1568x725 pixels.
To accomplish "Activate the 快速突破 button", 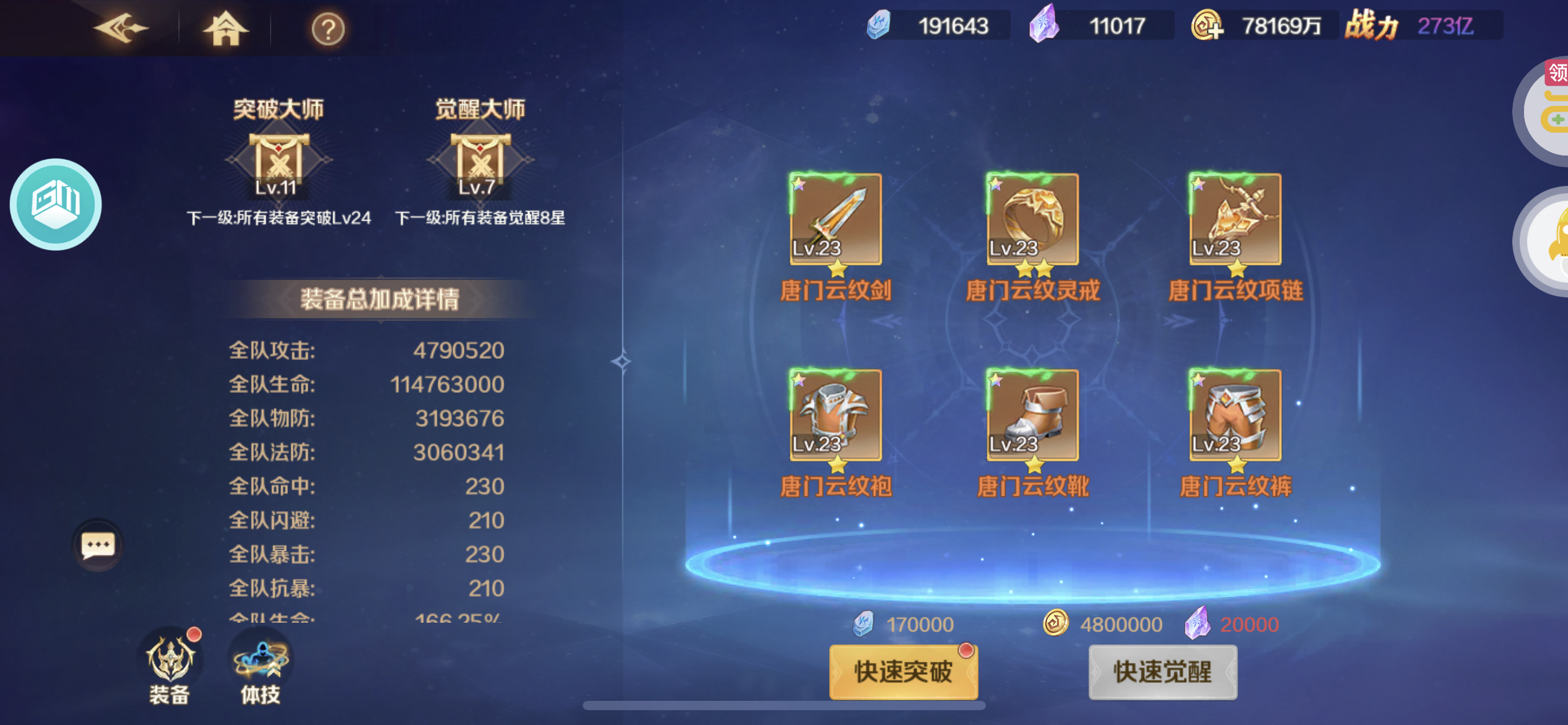I will click(x=904, y=672).
